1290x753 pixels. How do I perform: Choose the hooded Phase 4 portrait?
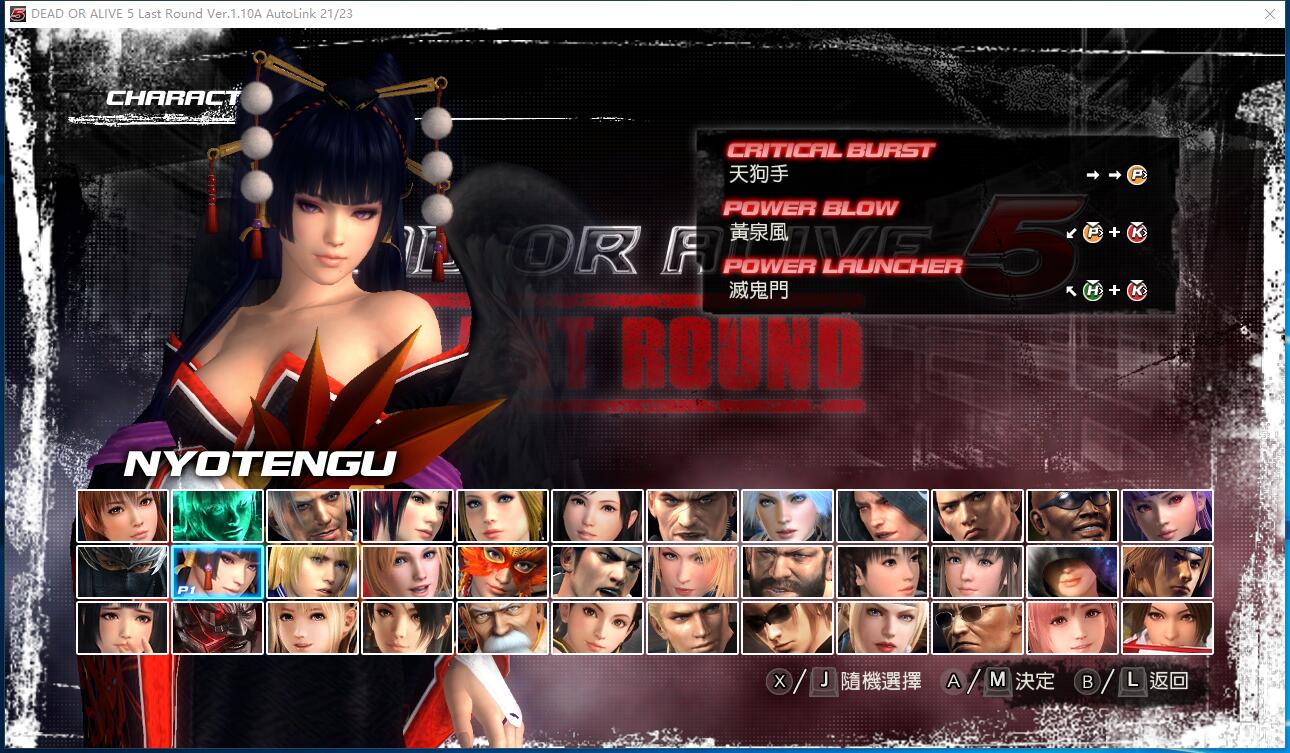(x=1072, y=571)
